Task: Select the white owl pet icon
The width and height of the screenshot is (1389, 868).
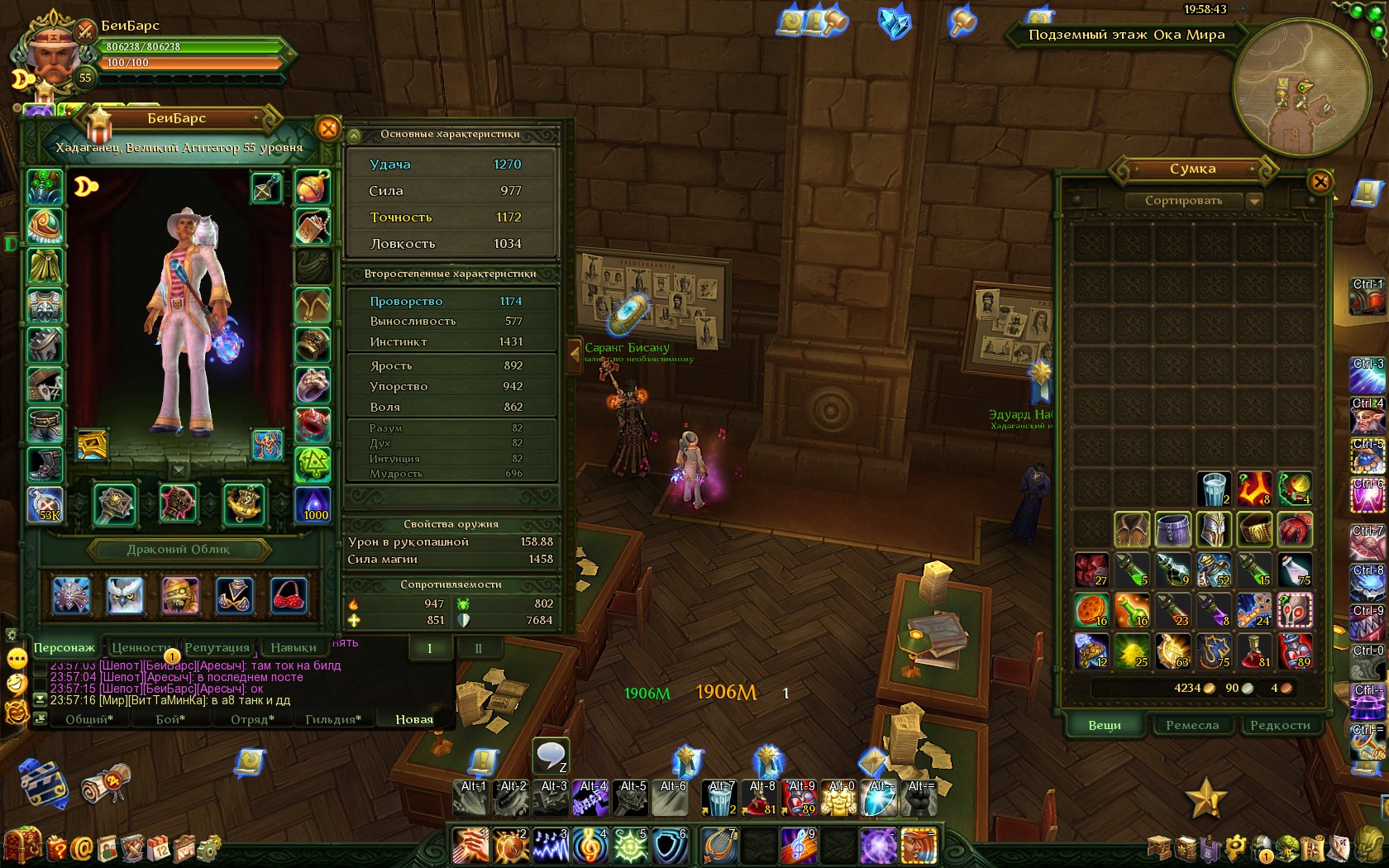Action: pyautogui.click(x=125, y=594)
